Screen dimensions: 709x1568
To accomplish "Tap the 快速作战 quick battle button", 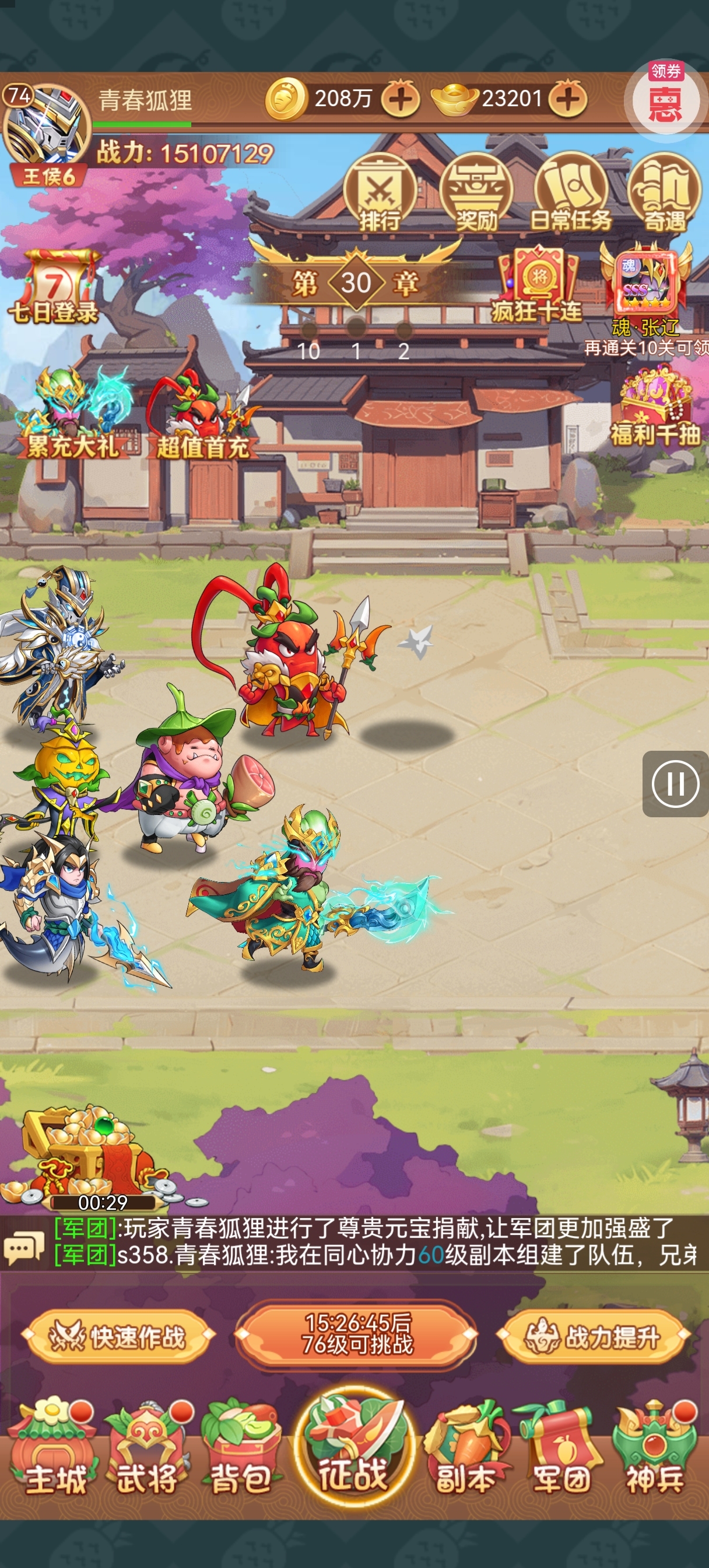I will [x=118, y=1338].
